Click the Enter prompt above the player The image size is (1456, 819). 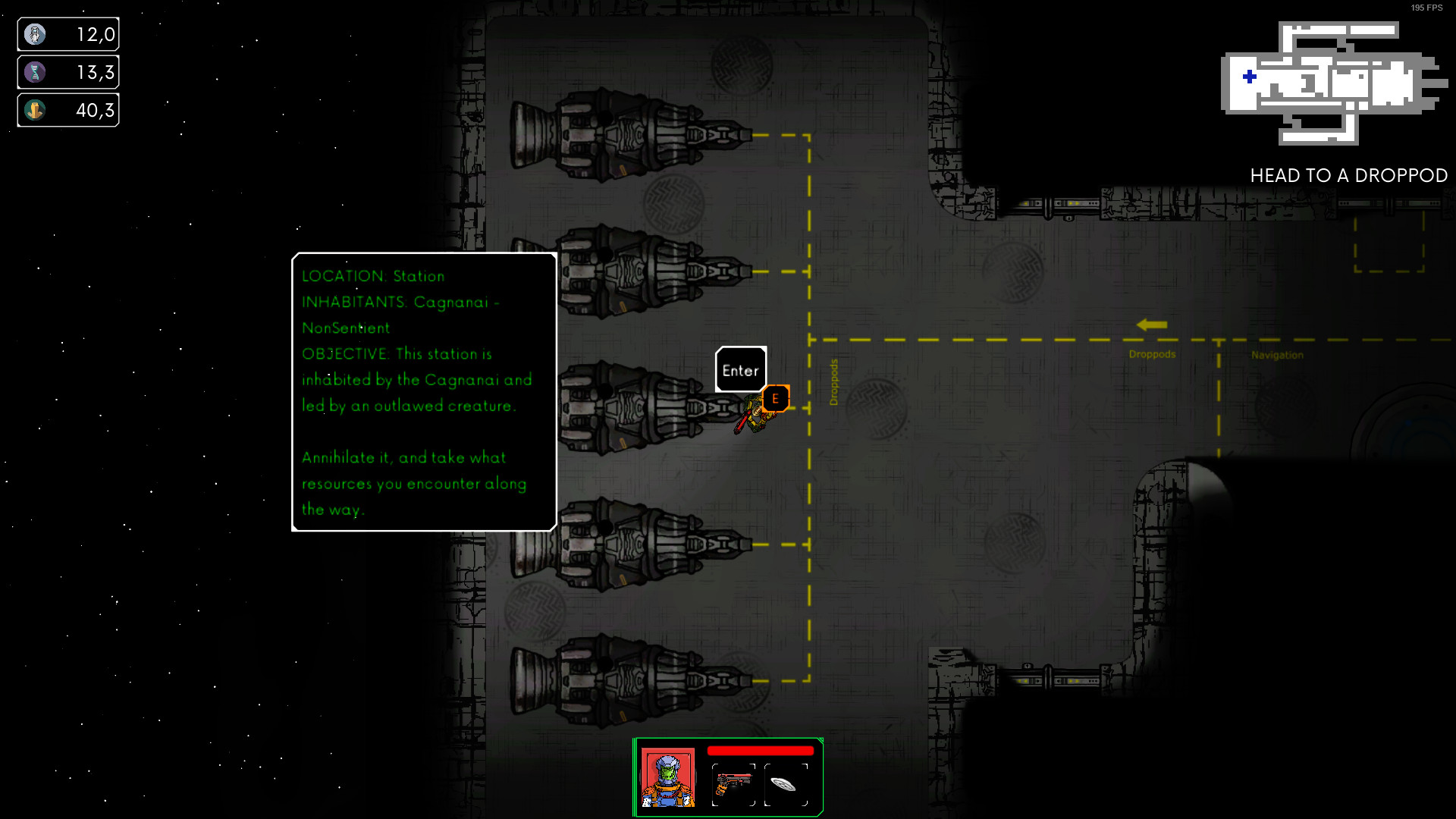[741, 370]
